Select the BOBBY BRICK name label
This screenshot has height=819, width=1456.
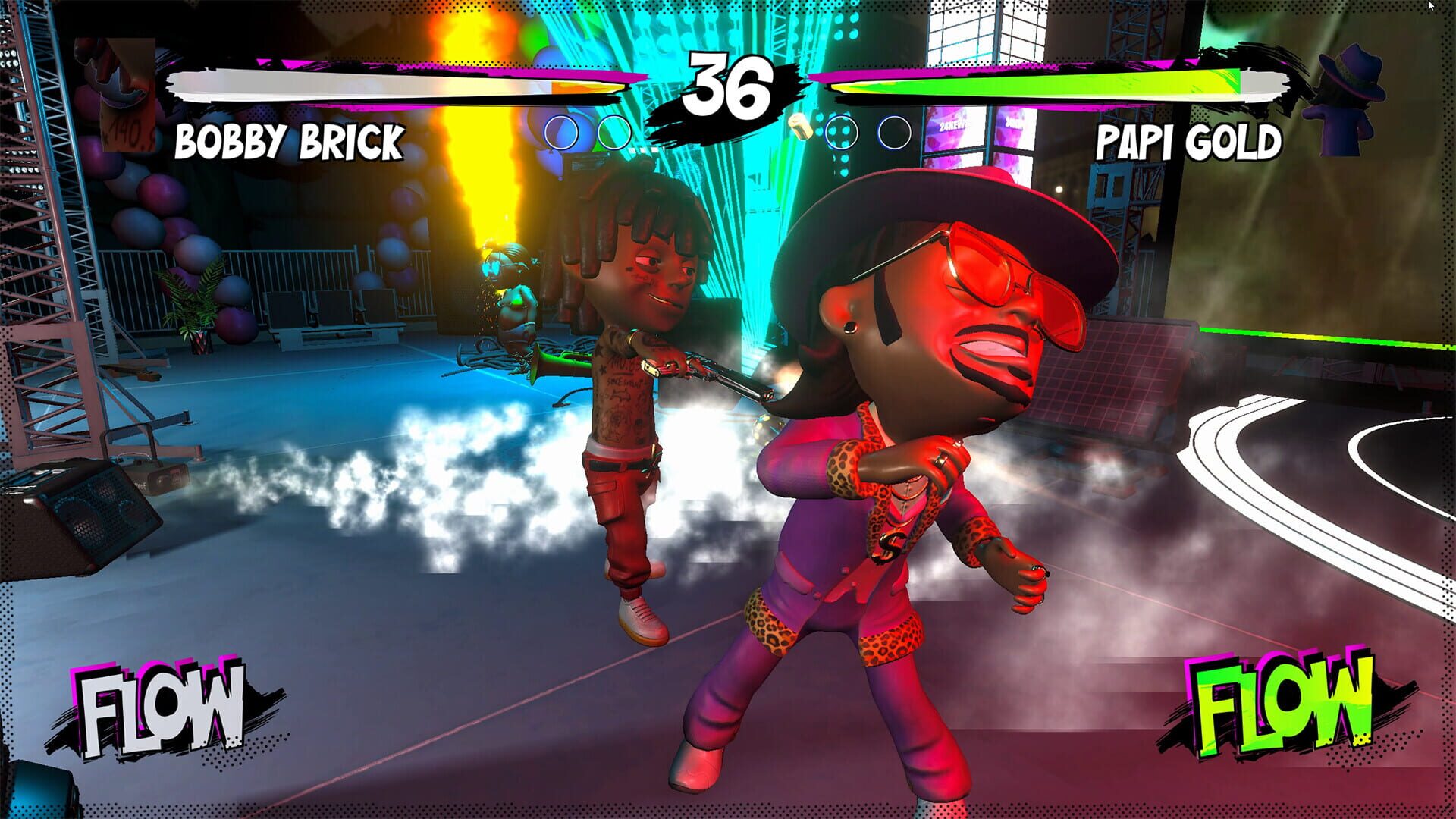click(290, 141)
